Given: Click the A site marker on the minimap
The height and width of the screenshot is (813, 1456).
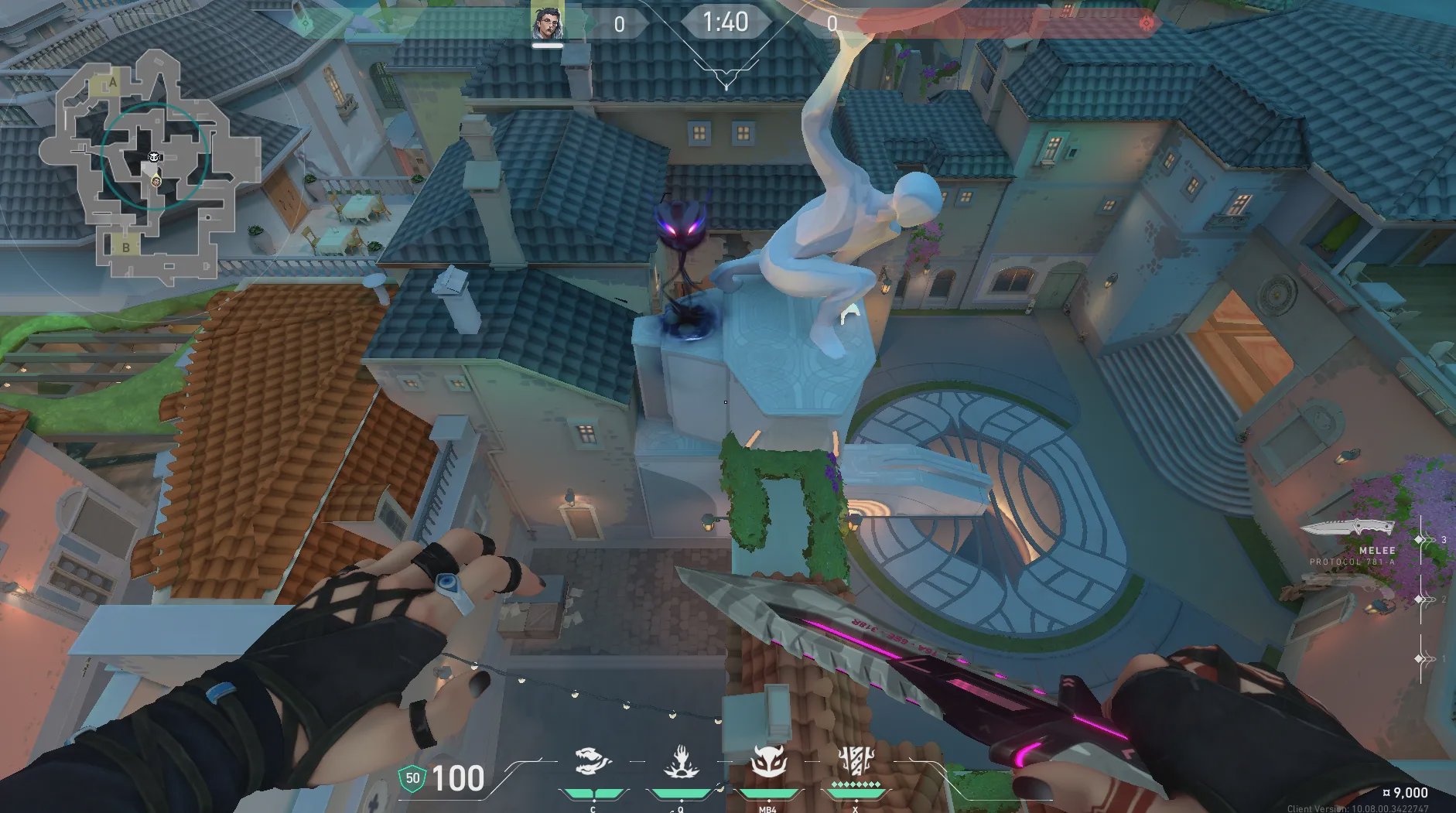Looking at the screenshot, I should pos(113,83).
